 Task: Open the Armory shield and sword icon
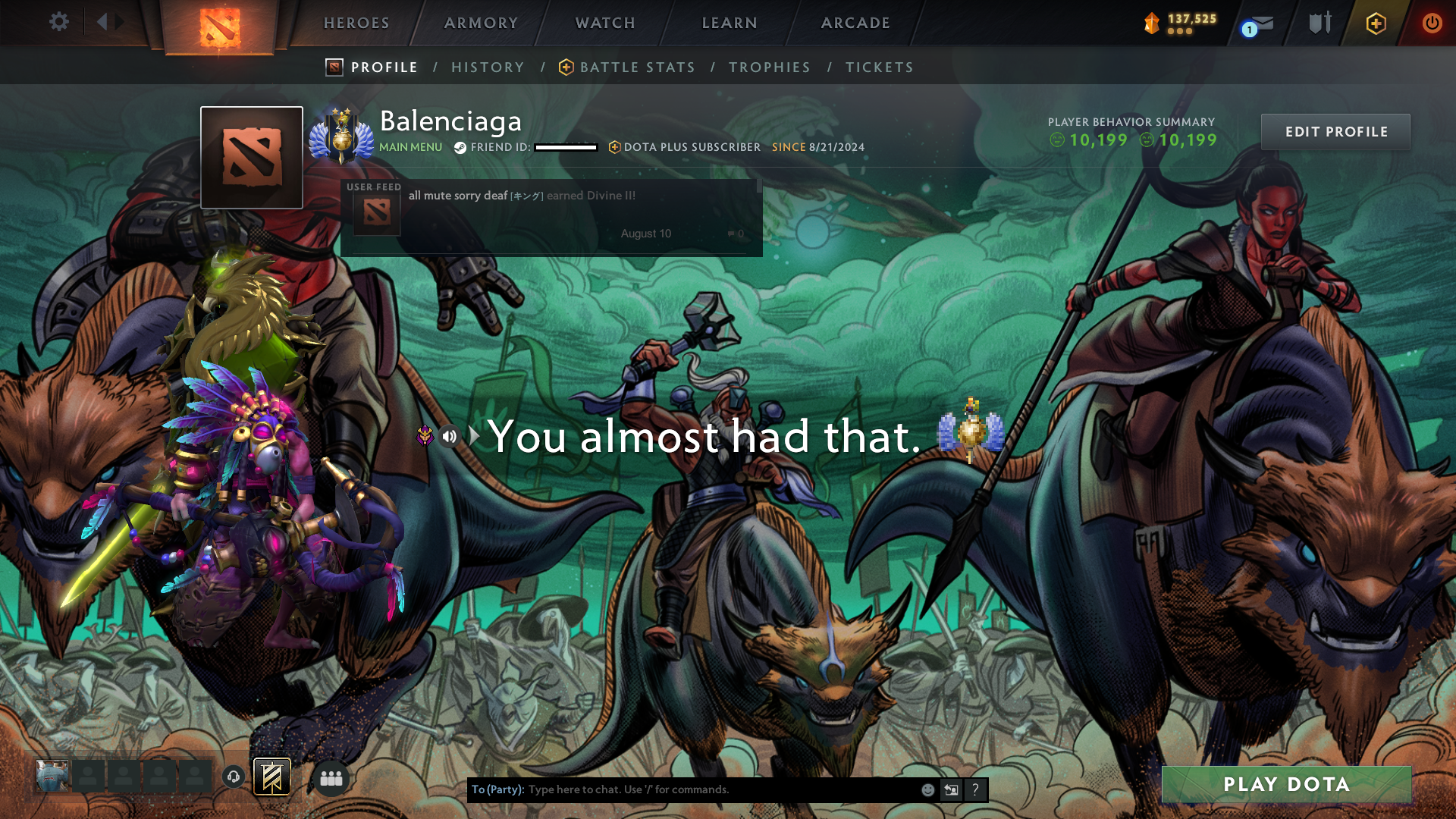coord(1319,23)
